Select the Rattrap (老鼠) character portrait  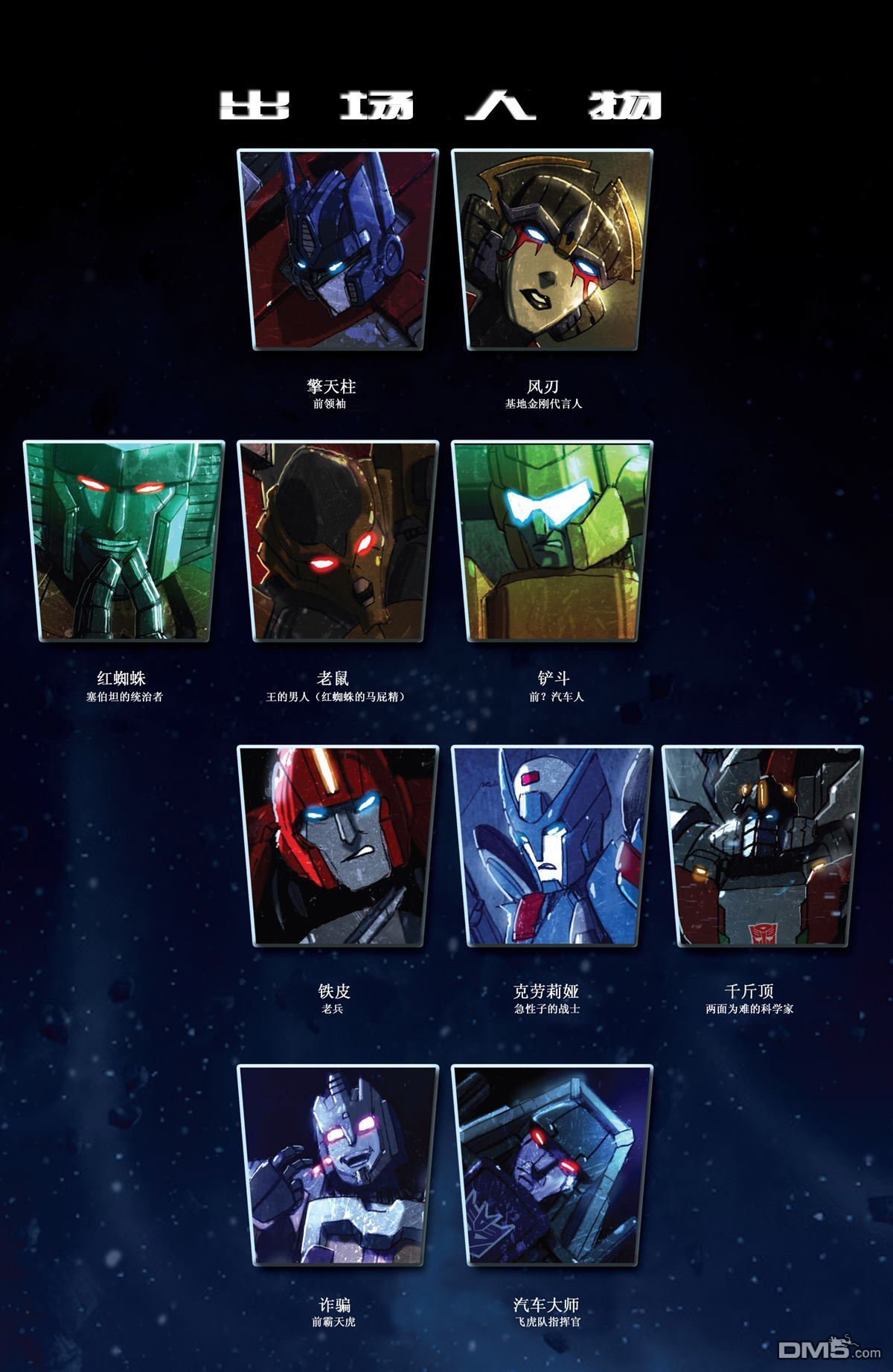[x=338, y=541]
